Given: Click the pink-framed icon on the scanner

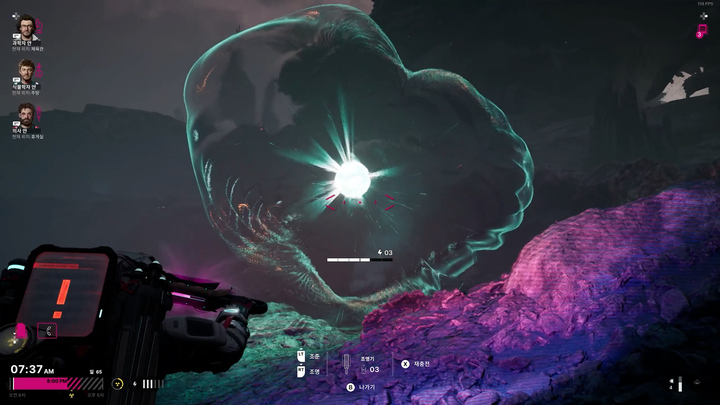Looking at the screenshot, I should coord(48,329).
